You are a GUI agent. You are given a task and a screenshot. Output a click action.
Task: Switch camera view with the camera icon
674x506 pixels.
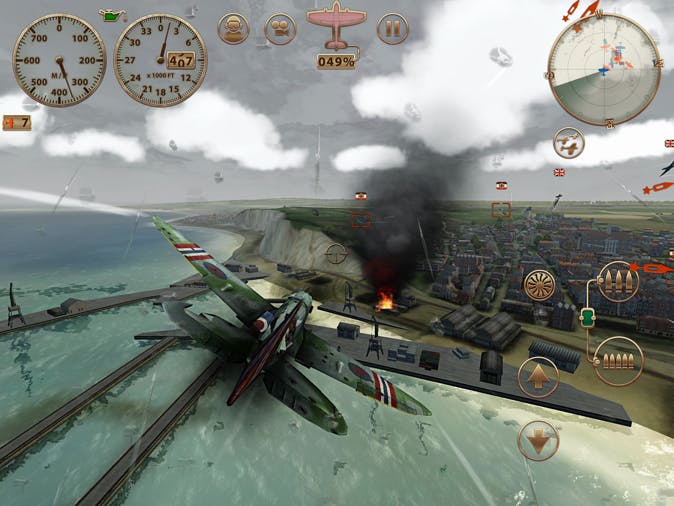coord(280,28)
